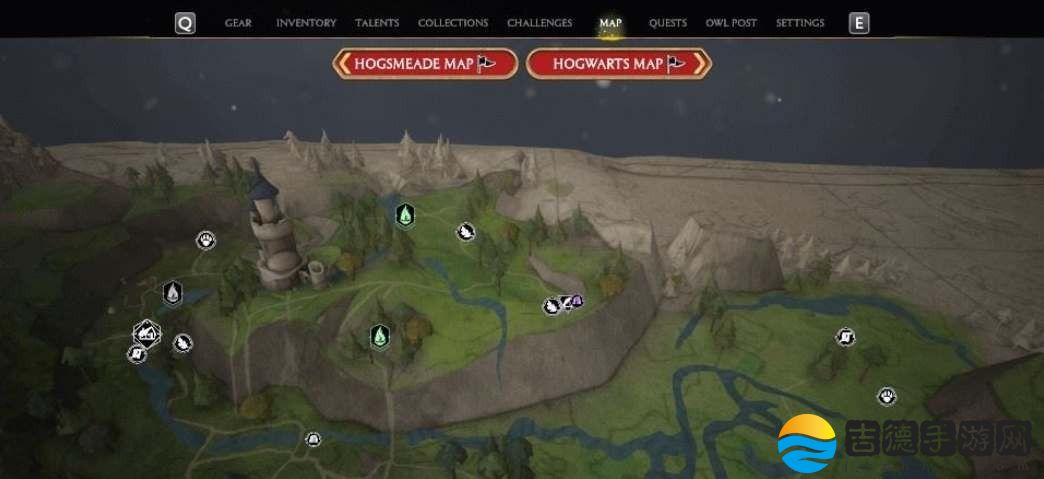Viewport: 1044px width, 479px height.
Task: Select the grey undiscovered Floo Flame marker
Action: point(173,293)
